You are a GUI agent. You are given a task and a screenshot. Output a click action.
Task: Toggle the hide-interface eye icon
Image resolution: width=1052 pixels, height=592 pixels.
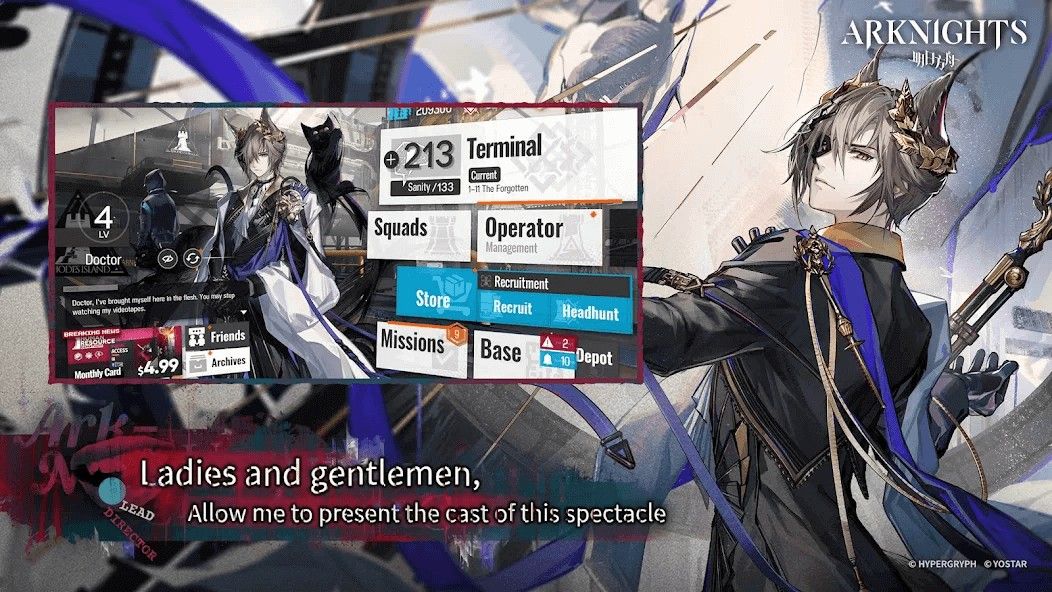tap(167, 258)
